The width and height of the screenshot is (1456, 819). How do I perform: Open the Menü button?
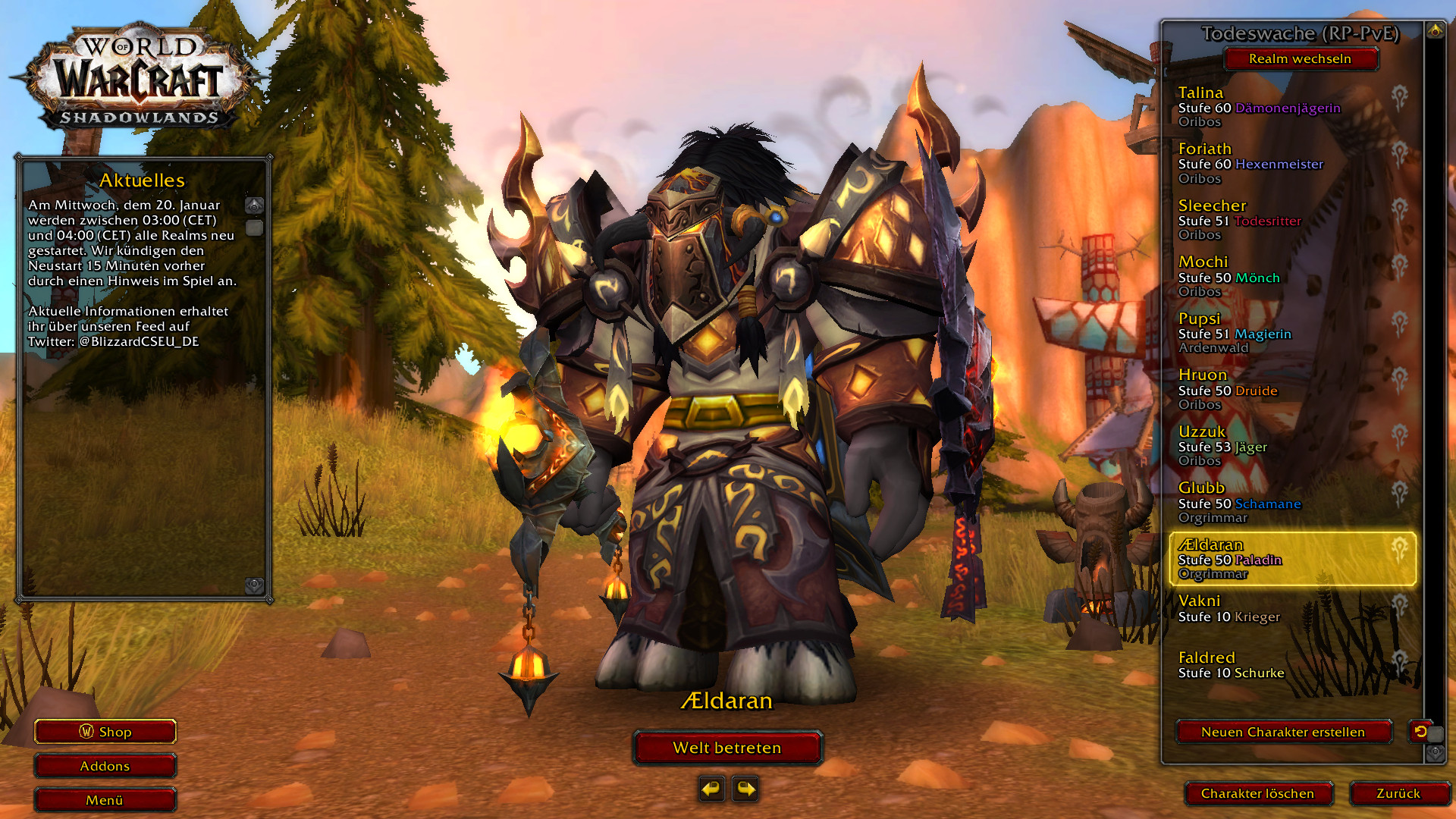pyautogui.click(x=105, y=800)
